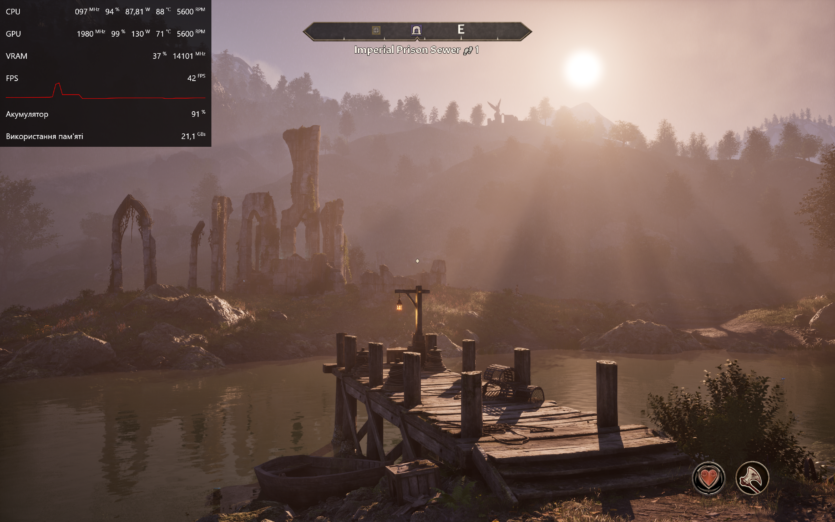Click the faded square compass marker
The height and width of the screenshot is (522, 835).
click(377, 31)
